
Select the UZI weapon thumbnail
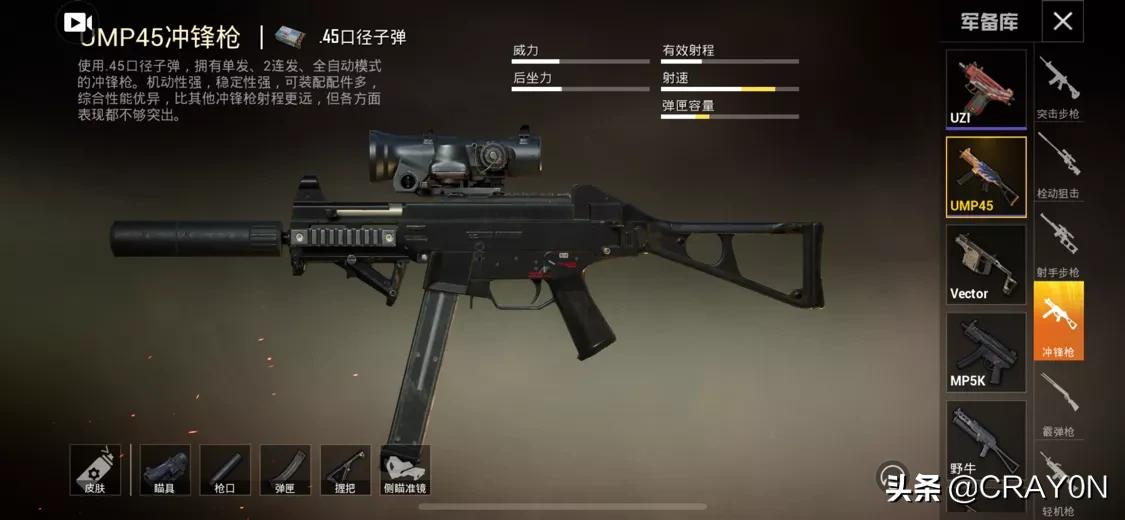(x=986, y=88)
